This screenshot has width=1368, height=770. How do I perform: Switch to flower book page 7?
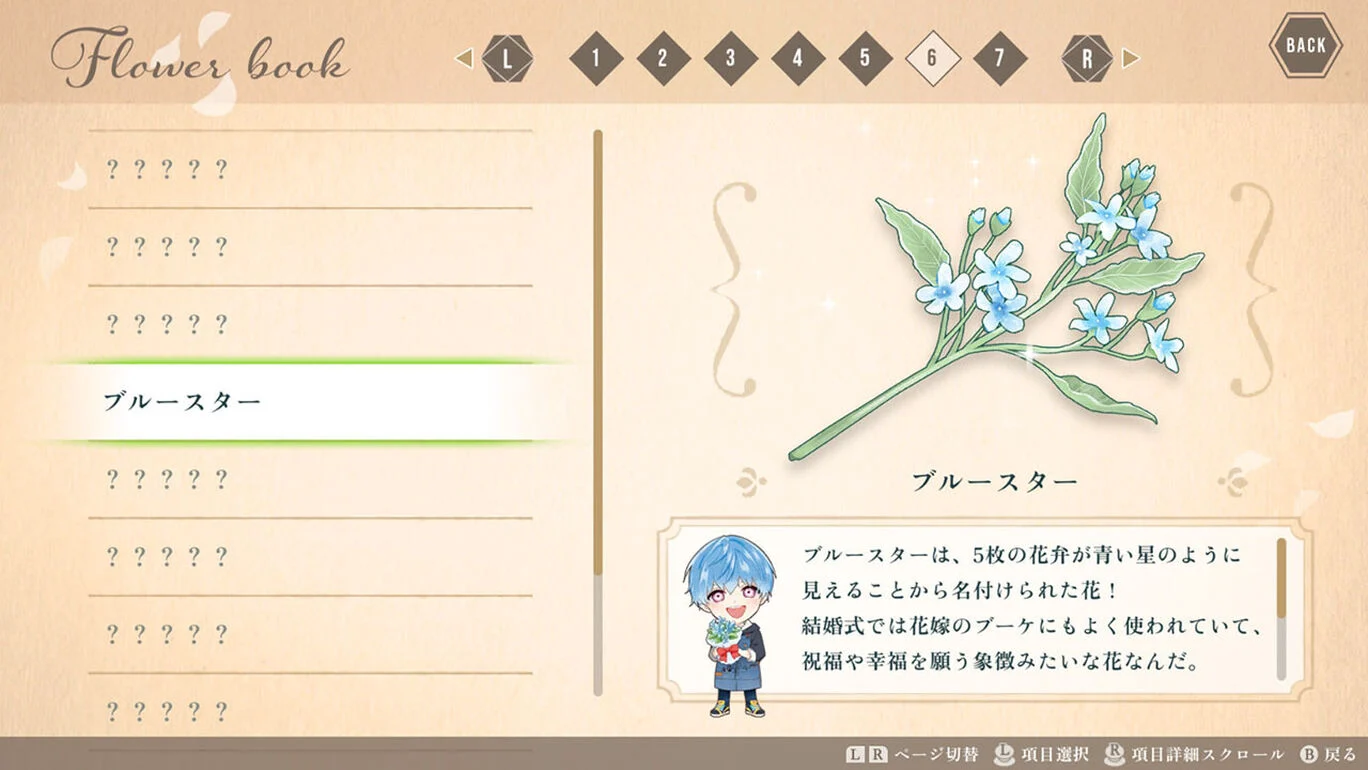[x=1002, y=57]
